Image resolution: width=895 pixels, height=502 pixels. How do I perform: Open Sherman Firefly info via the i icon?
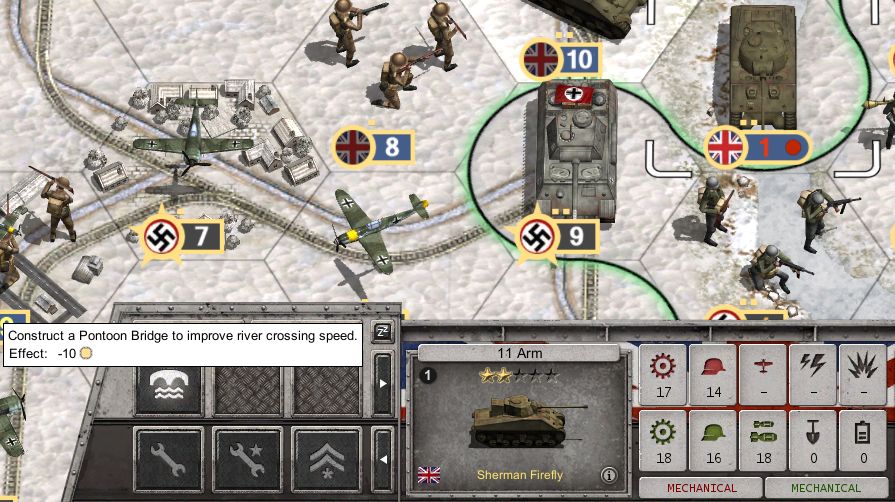tap(608, 475)
